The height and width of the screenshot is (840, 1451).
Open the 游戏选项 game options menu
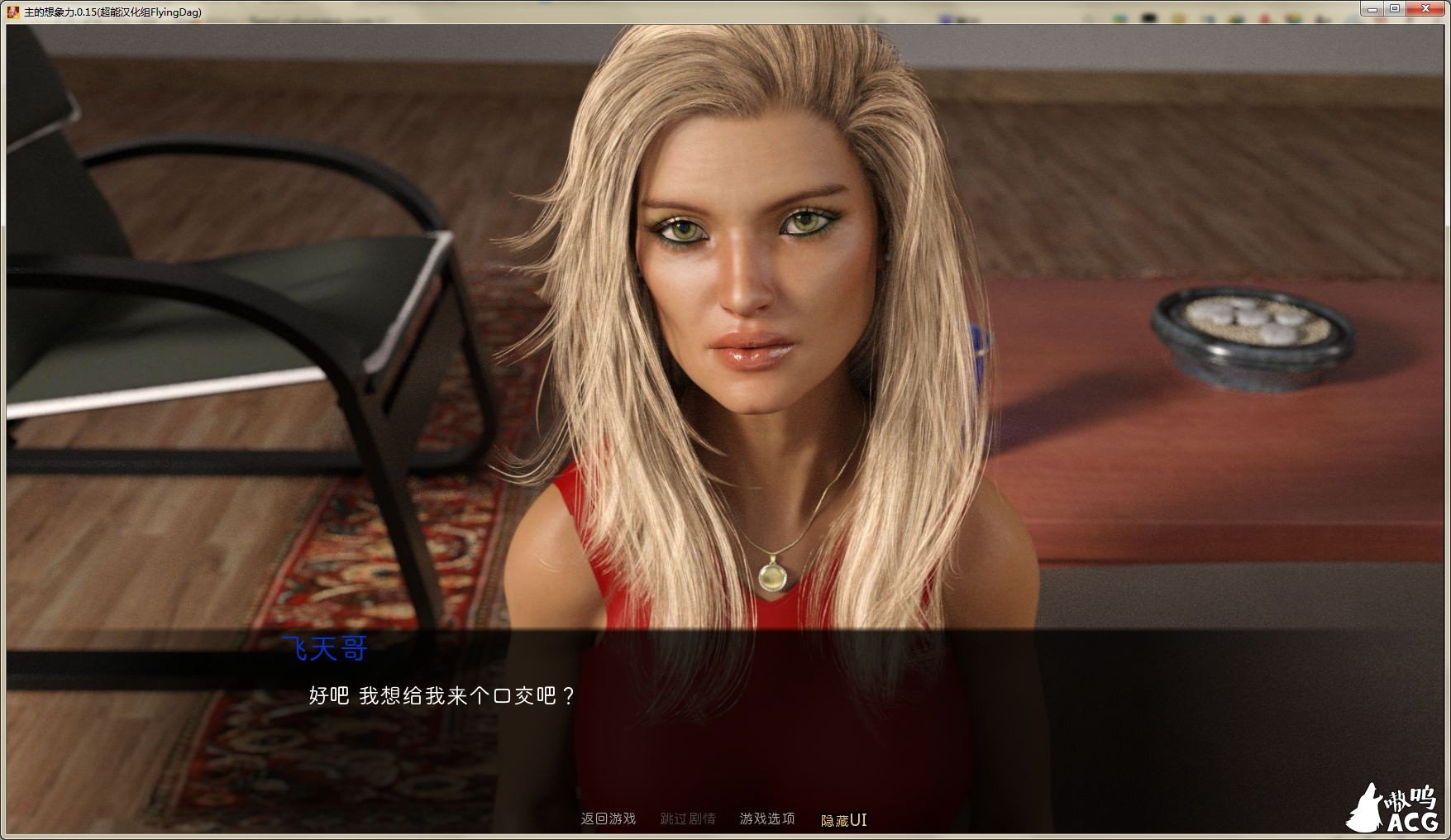768,818
